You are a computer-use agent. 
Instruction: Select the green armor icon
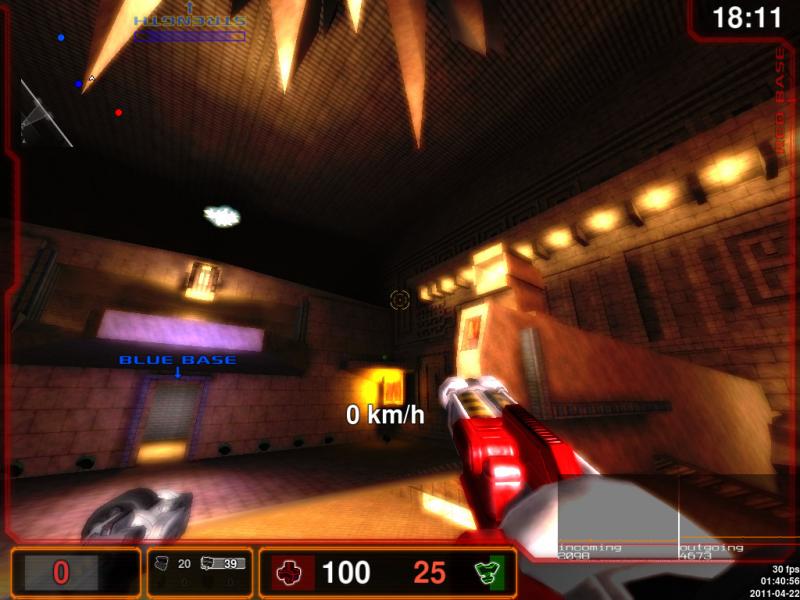click(487, 573)
